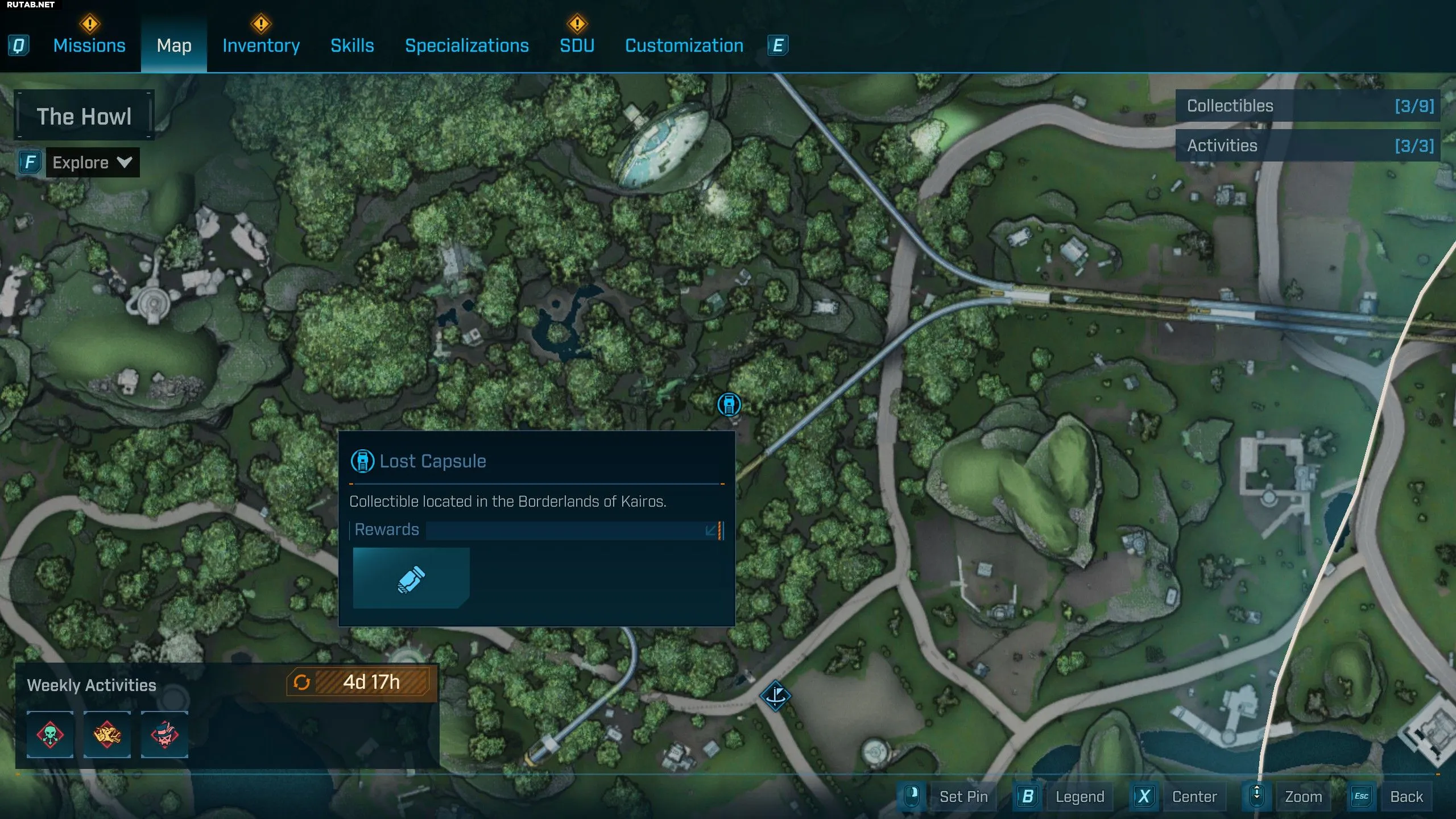Select the green skull weekly activity
1456x819 pixels.
50,734
